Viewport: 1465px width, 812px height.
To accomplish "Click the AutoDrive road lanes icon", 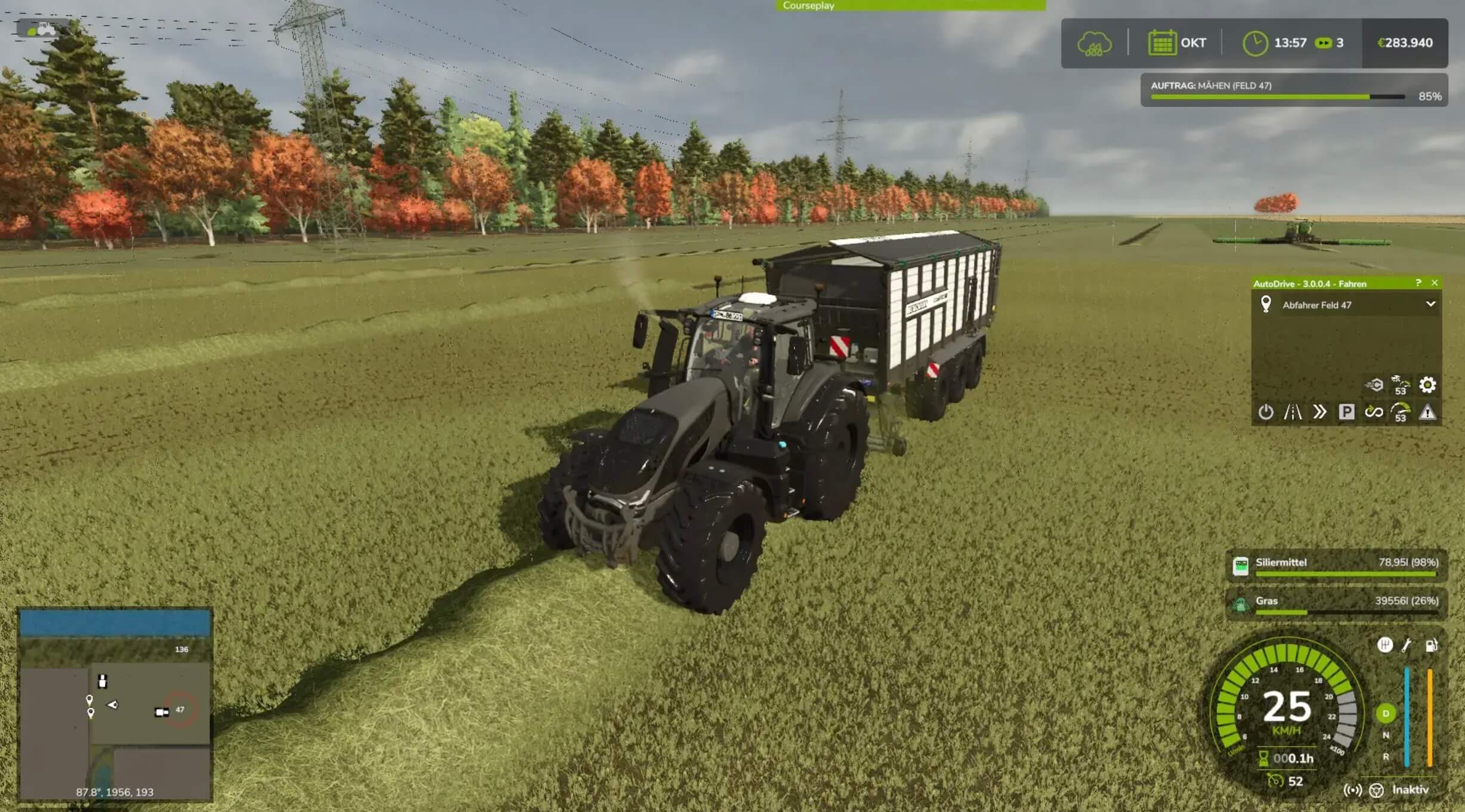I will click(x=1293, y=412).
